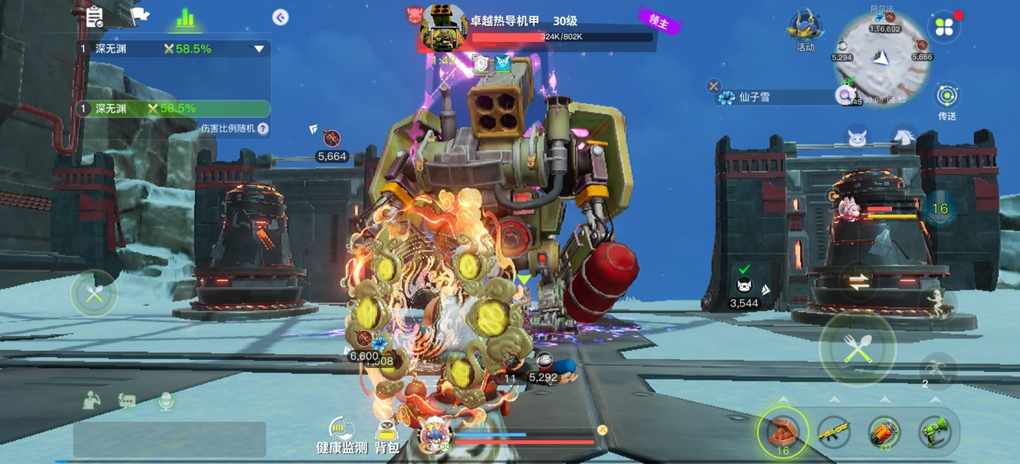
Task: Open the 活动 events icon
Action: tap(805, 28)
